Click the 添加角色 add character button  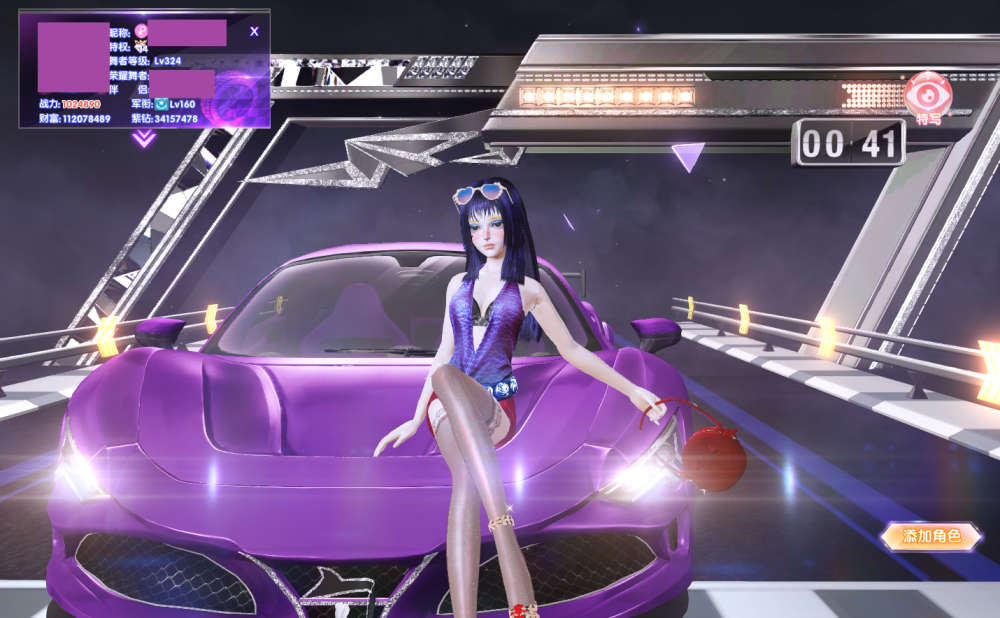(931, 537)
